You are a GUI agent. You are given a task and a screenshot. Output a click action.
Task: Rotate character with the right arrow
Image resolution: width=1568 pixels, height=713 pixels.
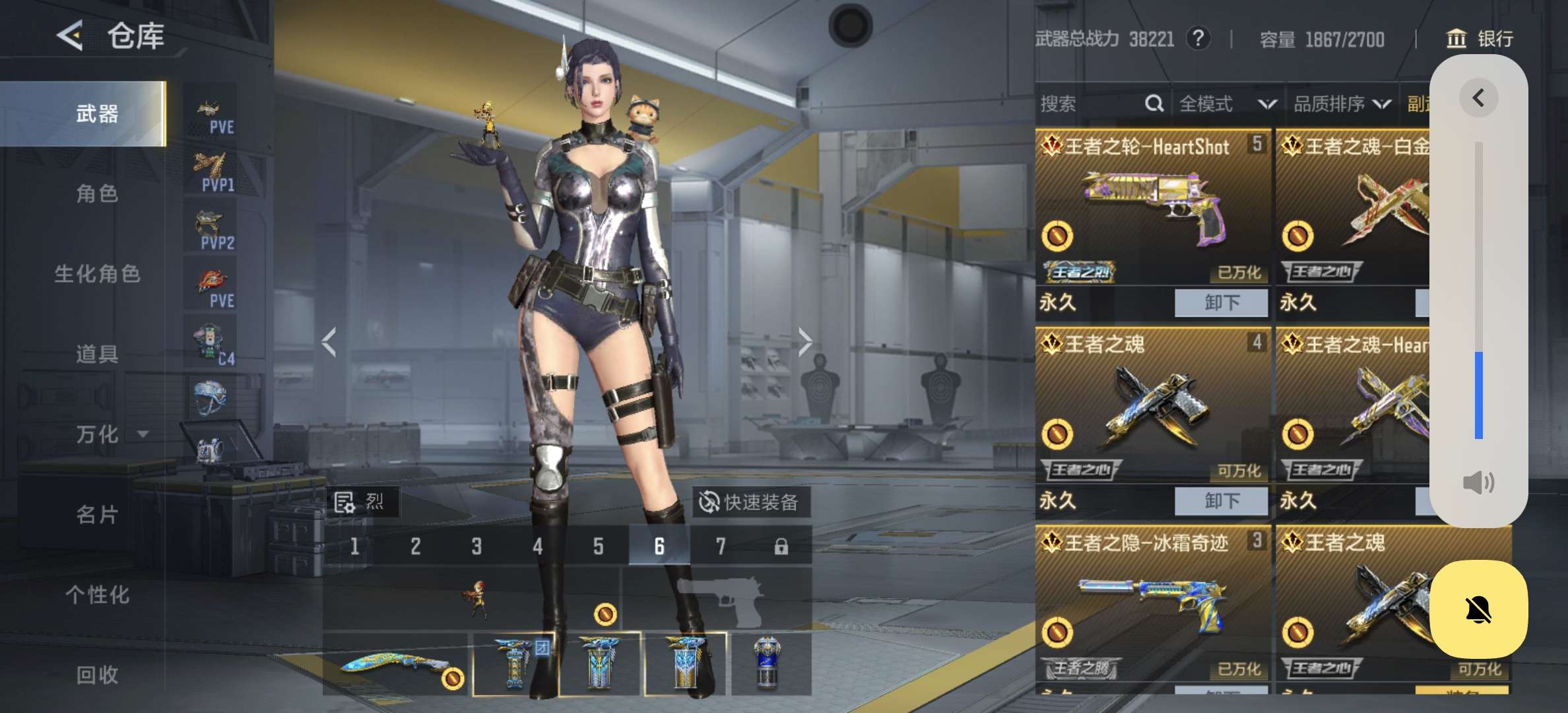804,342
